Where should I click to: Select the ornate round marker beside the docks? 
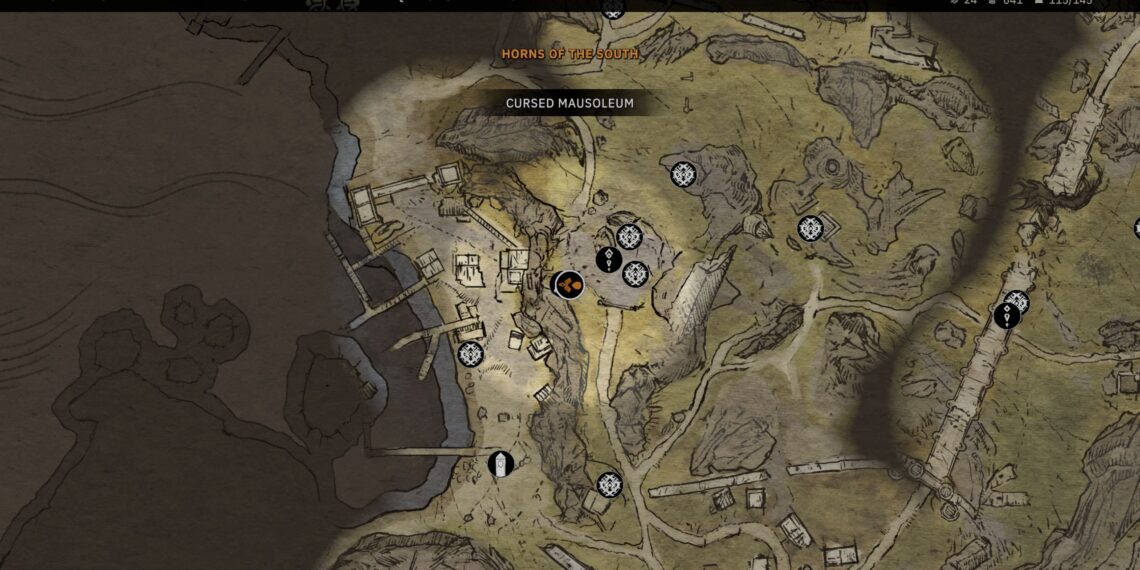tap(470, 354)
